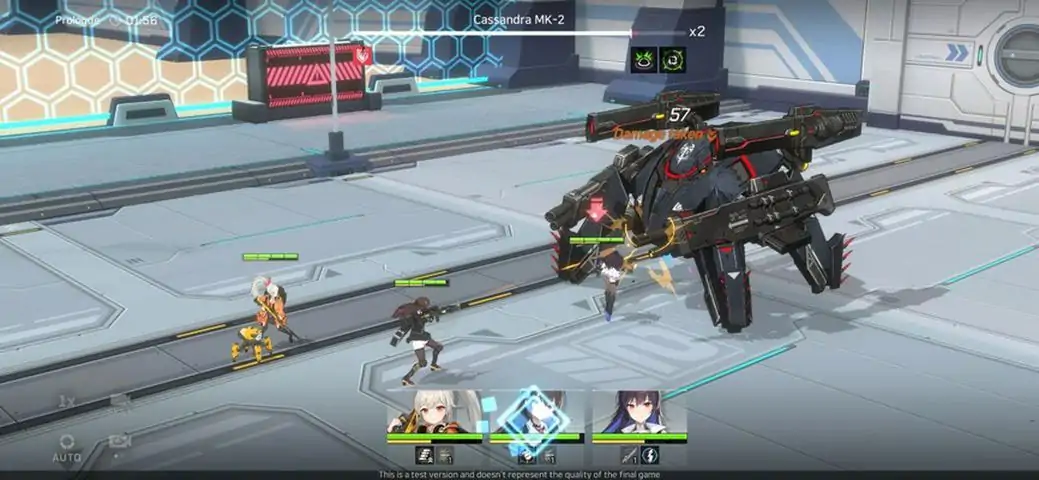
Task: Change the 1x battle speed
Action: 67,401
